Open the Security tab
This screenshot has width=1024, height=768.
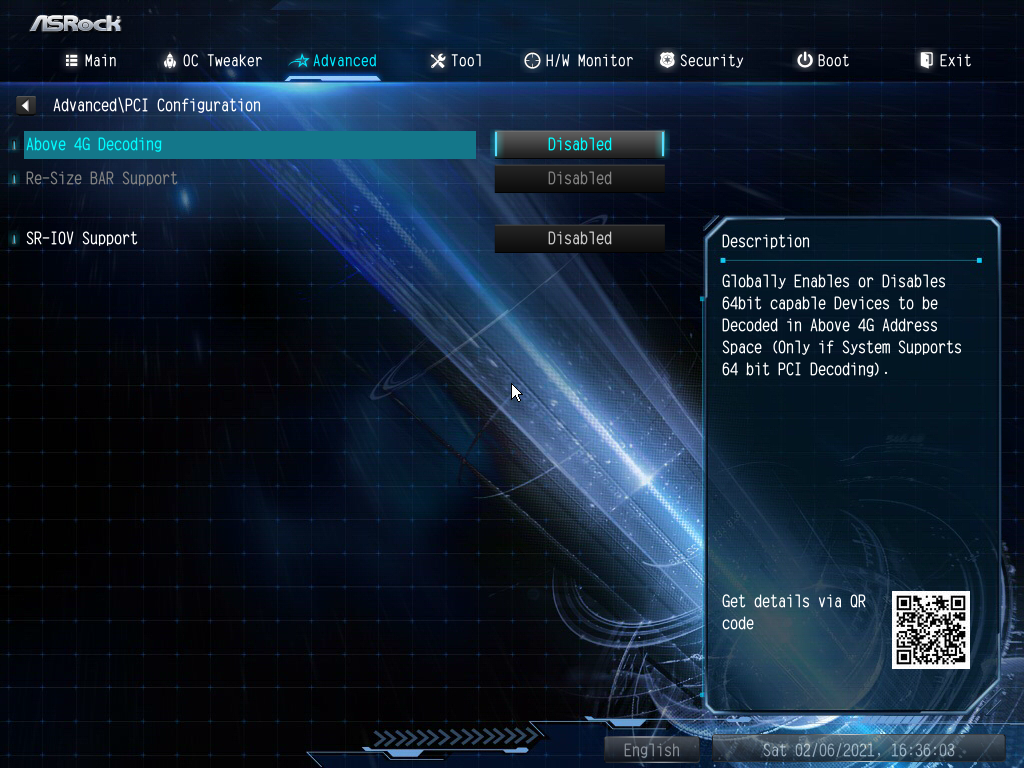pos(701,61)
